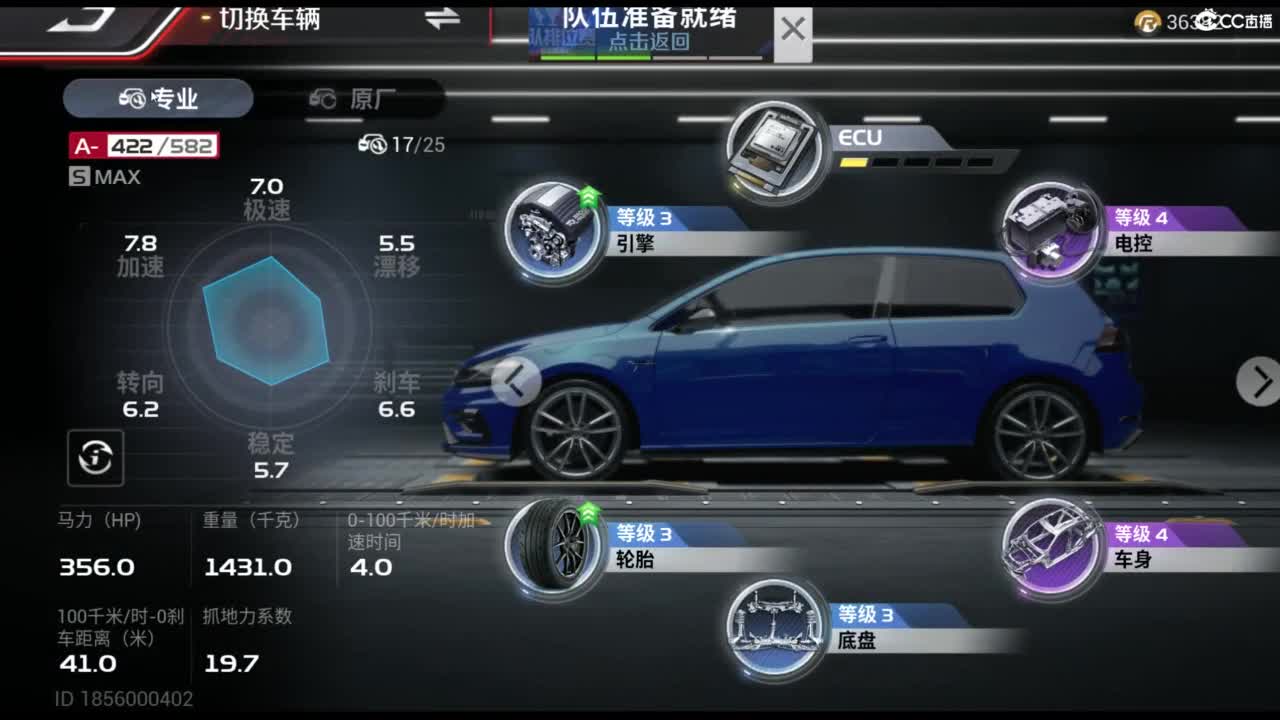Open the stats info icon below radar chart

pos(96,458)
